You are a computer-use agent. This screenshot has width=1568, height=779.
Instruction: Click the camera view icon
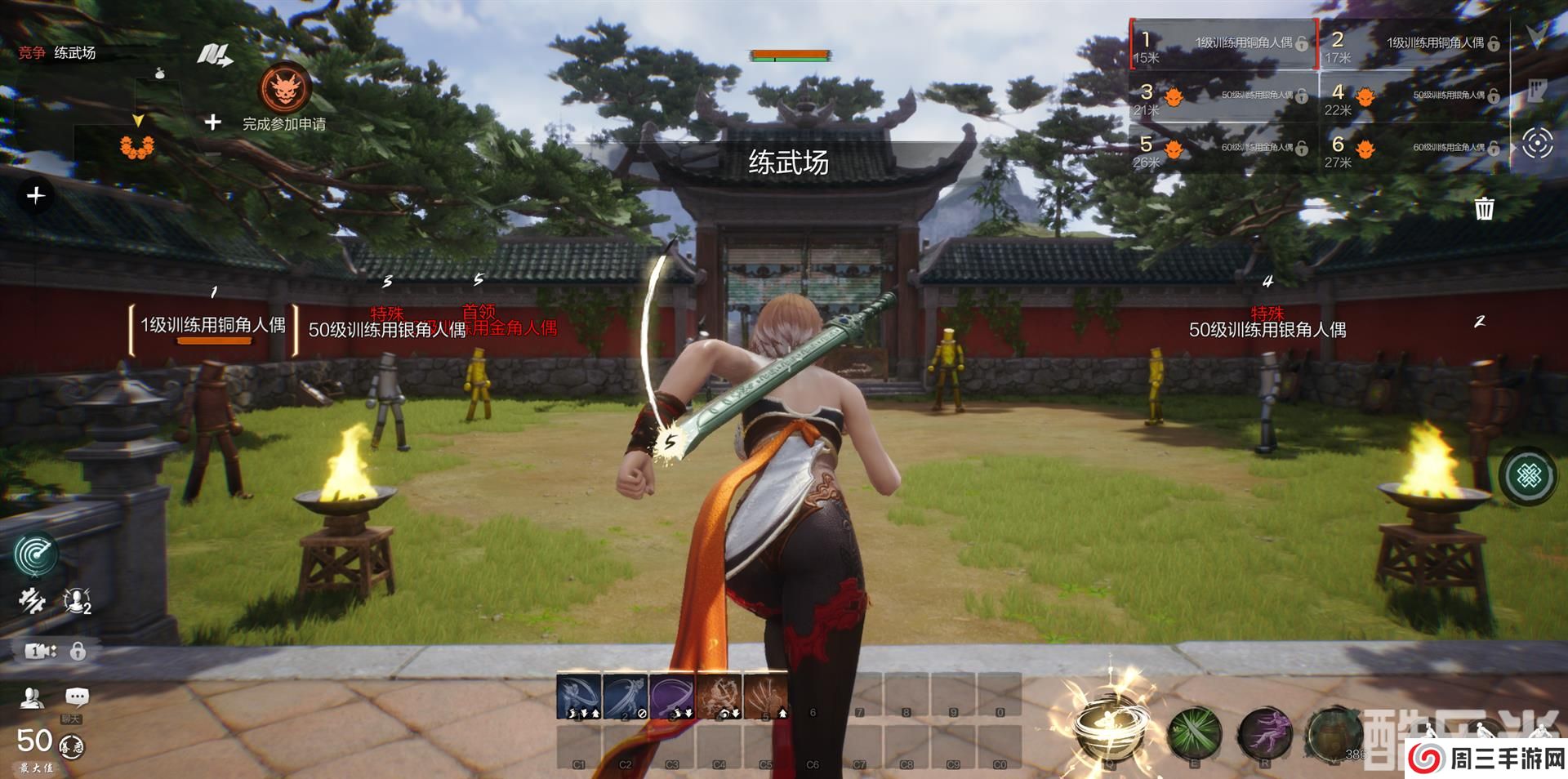click(x=39, y=651)
